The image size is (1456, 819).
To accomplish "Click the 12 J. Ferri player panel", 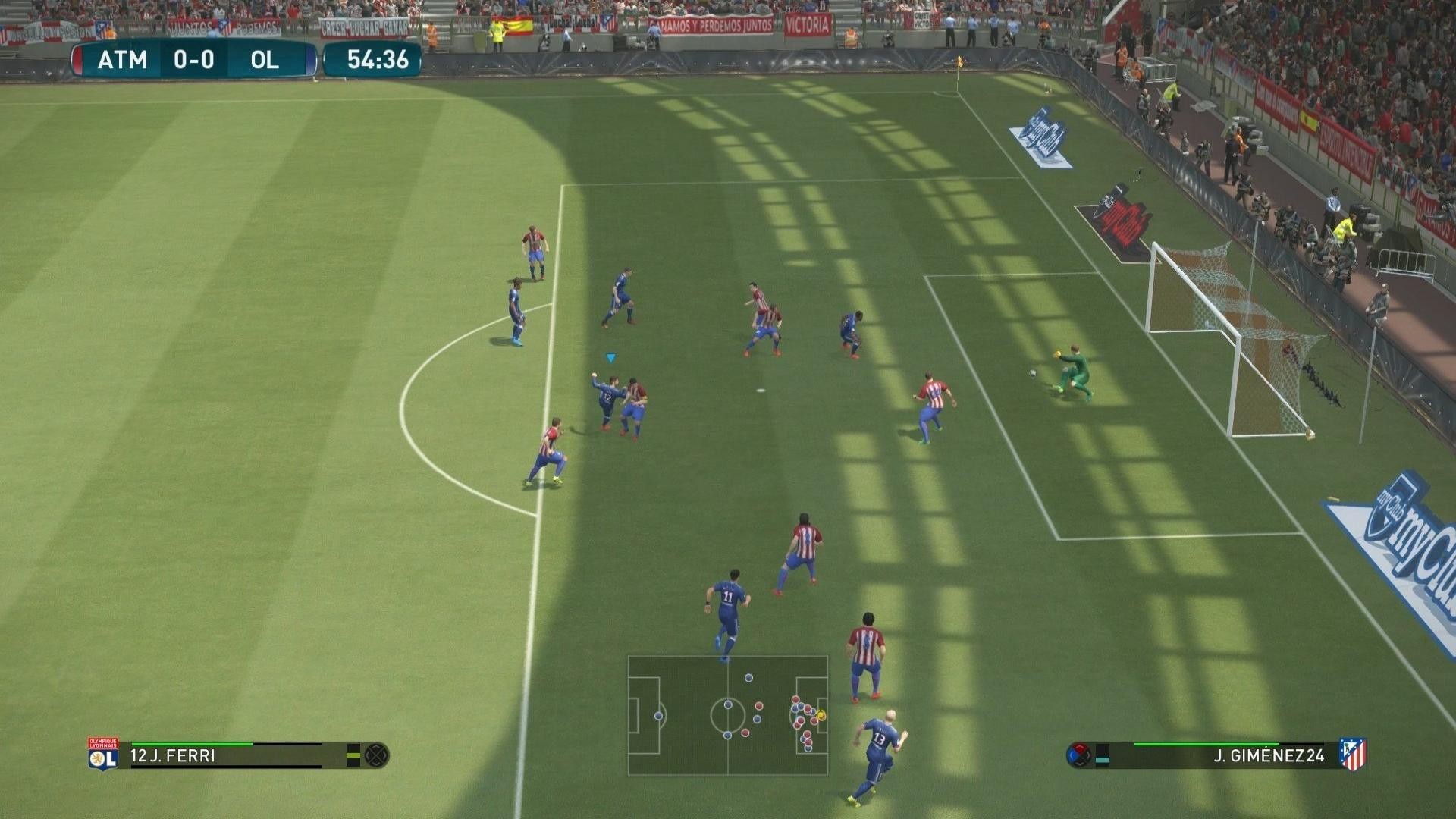I will click(x=226, y=755).
